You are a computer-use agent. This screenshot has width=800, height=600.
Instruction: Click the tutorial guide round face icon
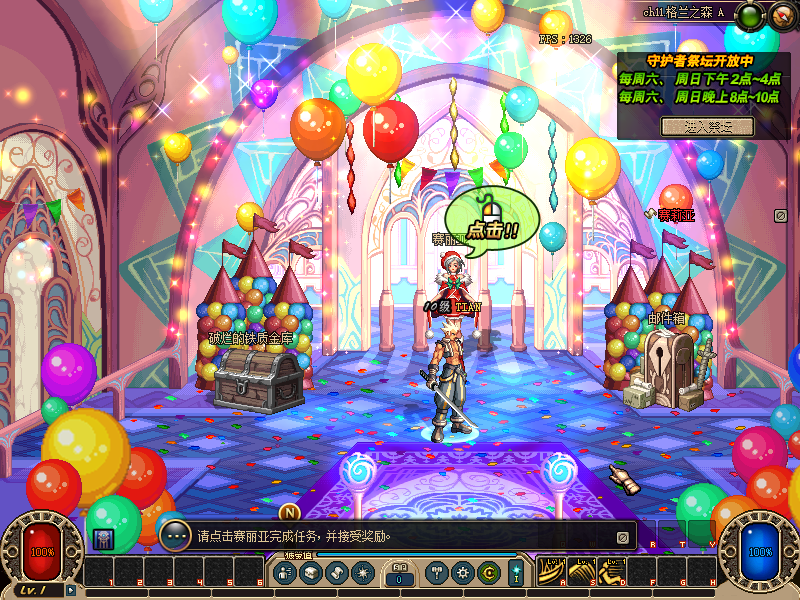[175, 535]
